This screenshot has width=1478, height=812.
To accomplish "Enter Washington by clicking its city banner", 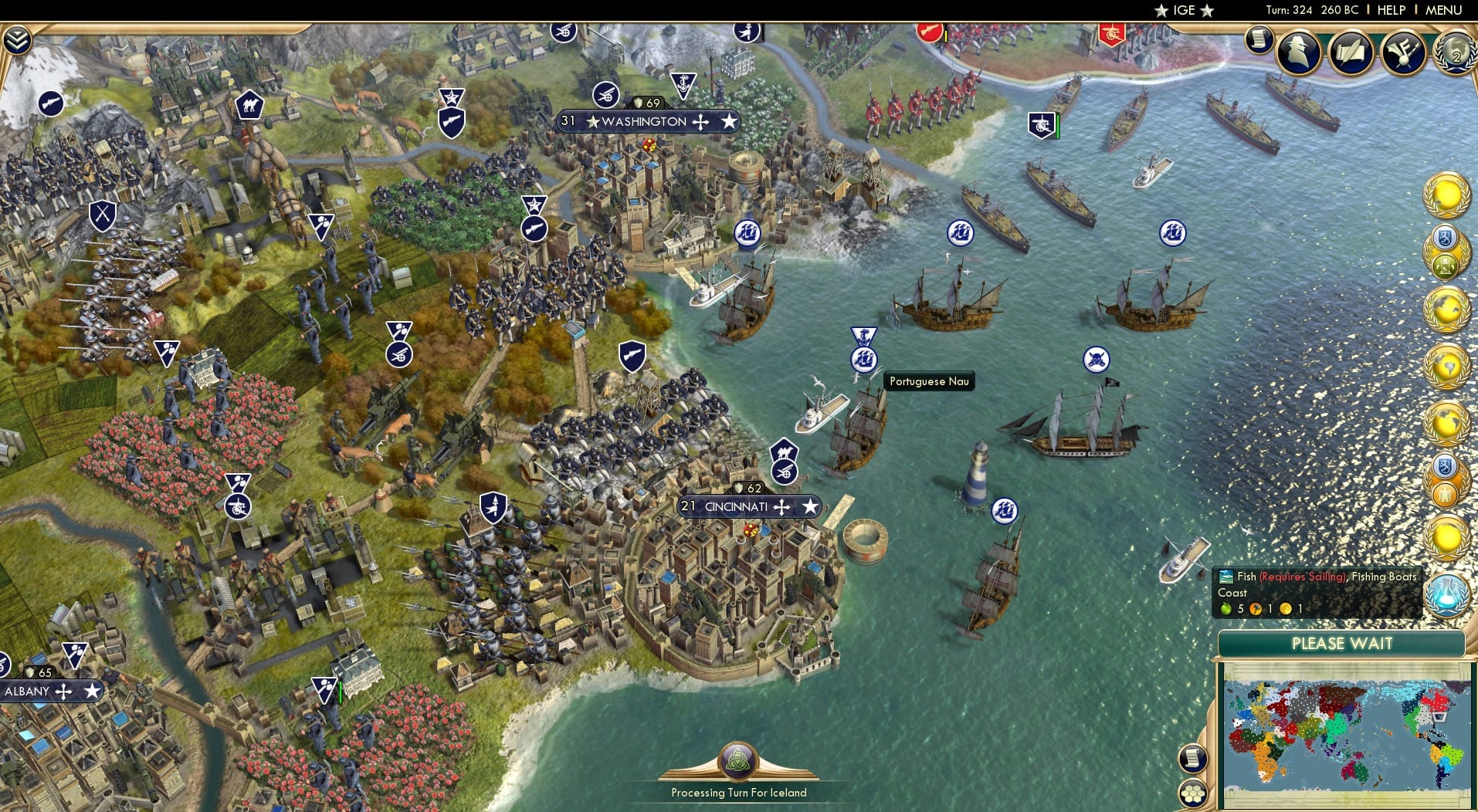I will tap(645, 121).
